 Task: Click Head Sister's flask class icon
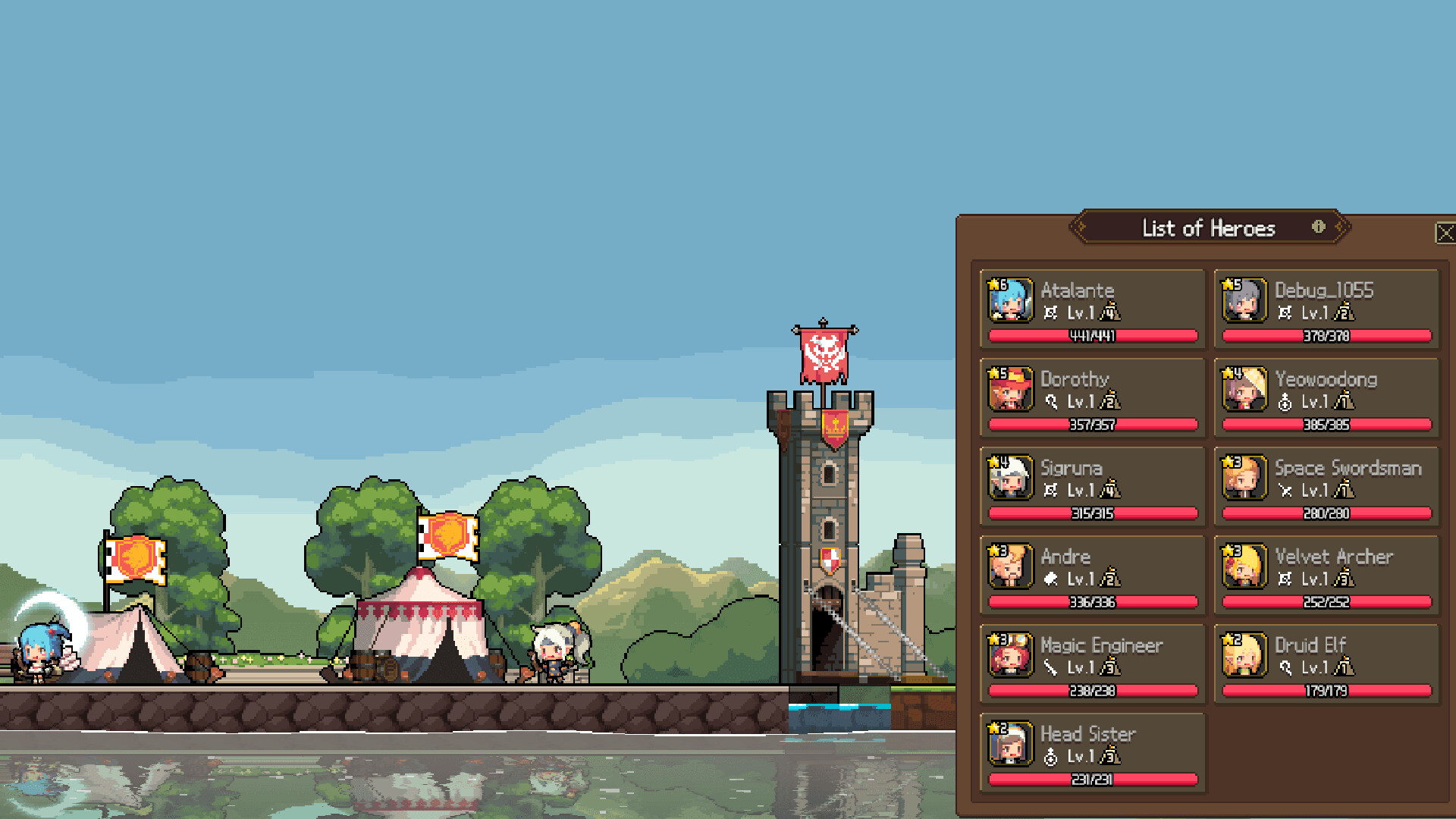[1050, 757]
